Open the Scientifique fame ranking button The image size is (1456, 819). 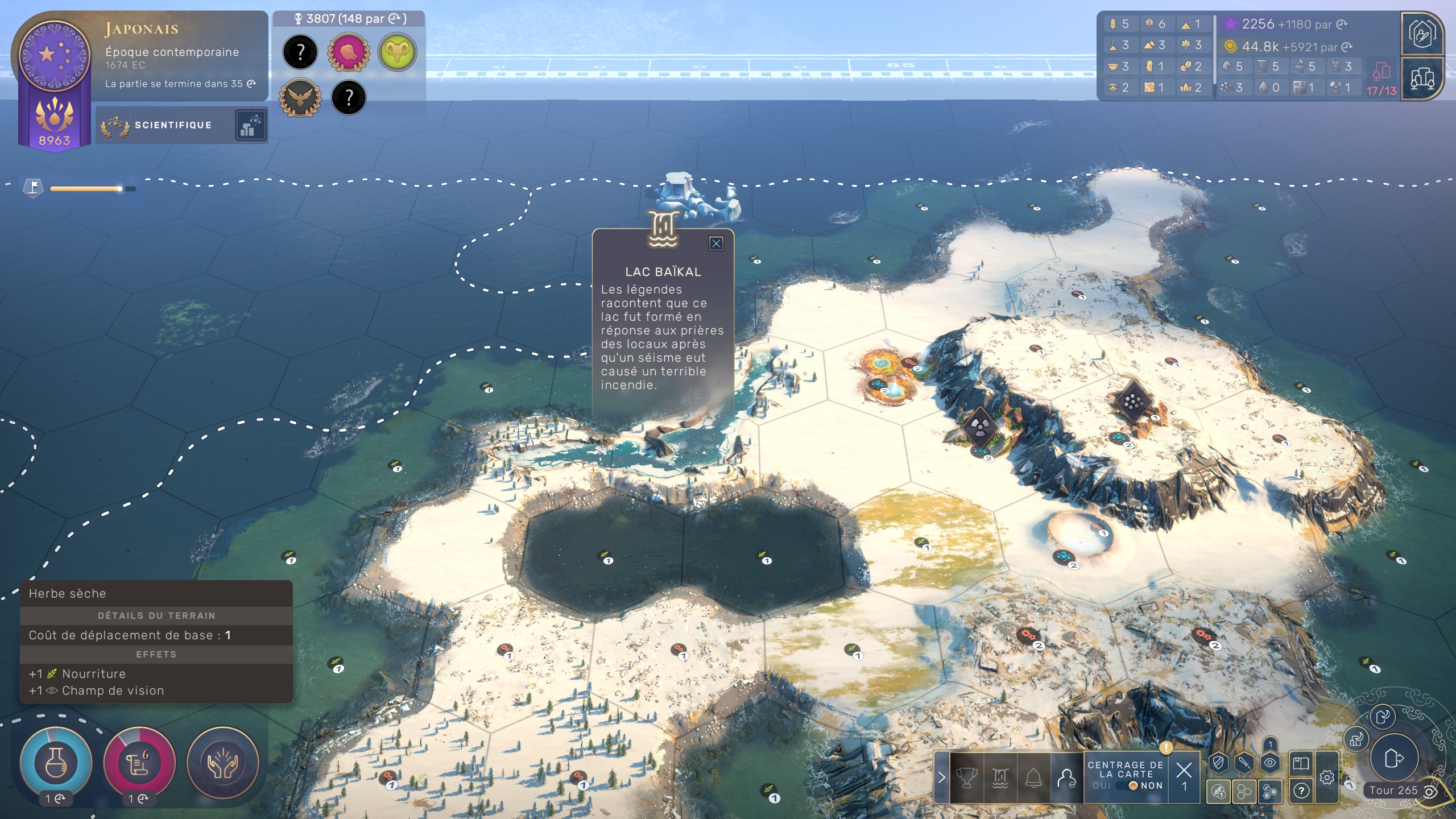250,125
